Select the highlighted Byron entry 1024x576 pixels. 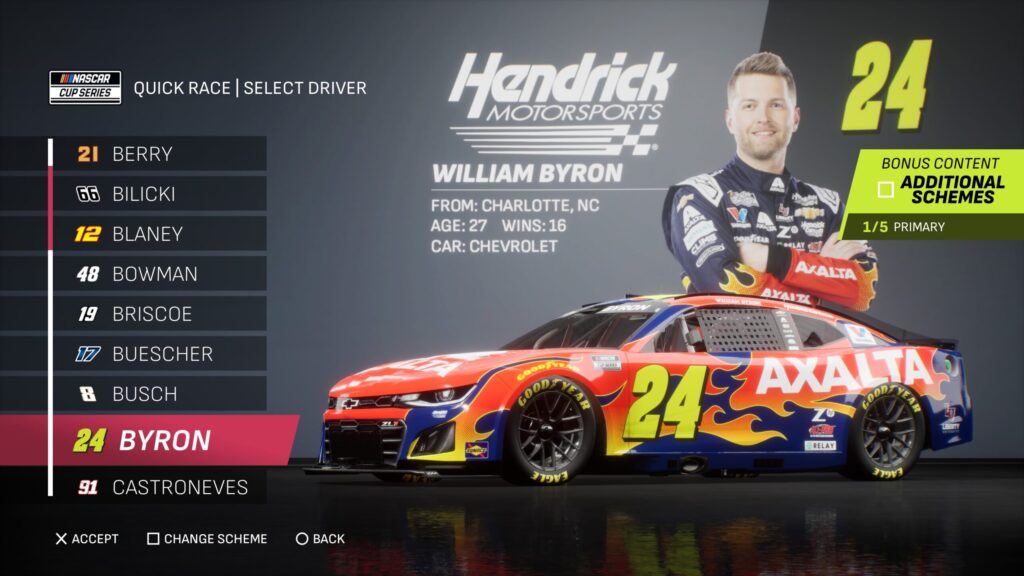pyautogui.click(x=165, y=441)
